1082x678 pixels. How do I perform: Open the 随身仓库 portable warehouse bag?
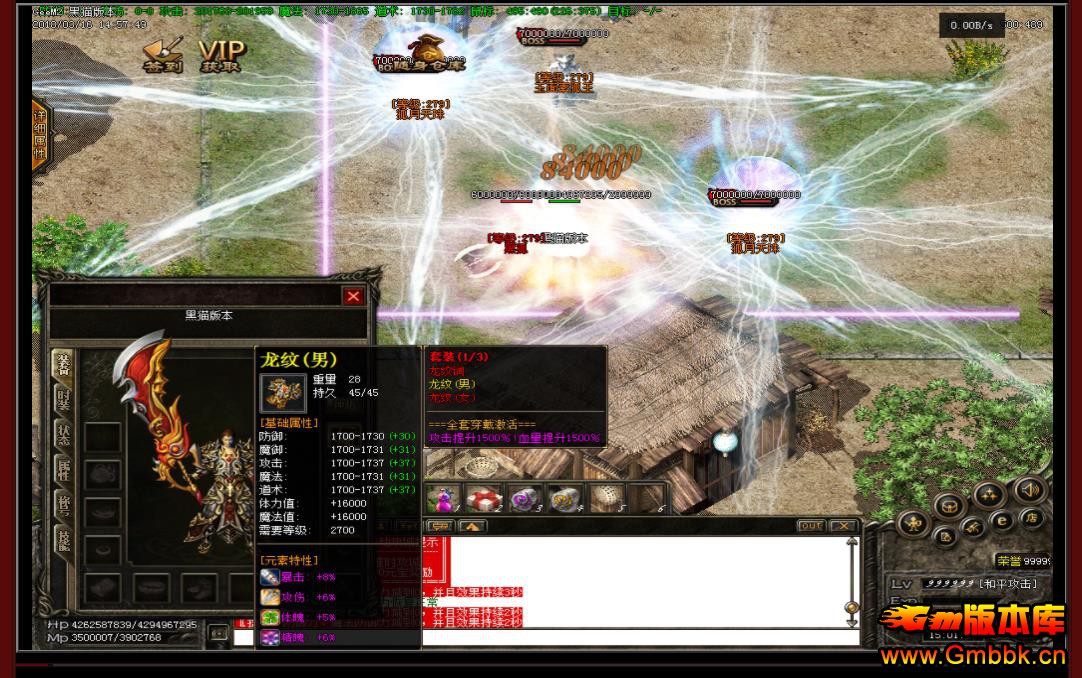click(421, 53)
